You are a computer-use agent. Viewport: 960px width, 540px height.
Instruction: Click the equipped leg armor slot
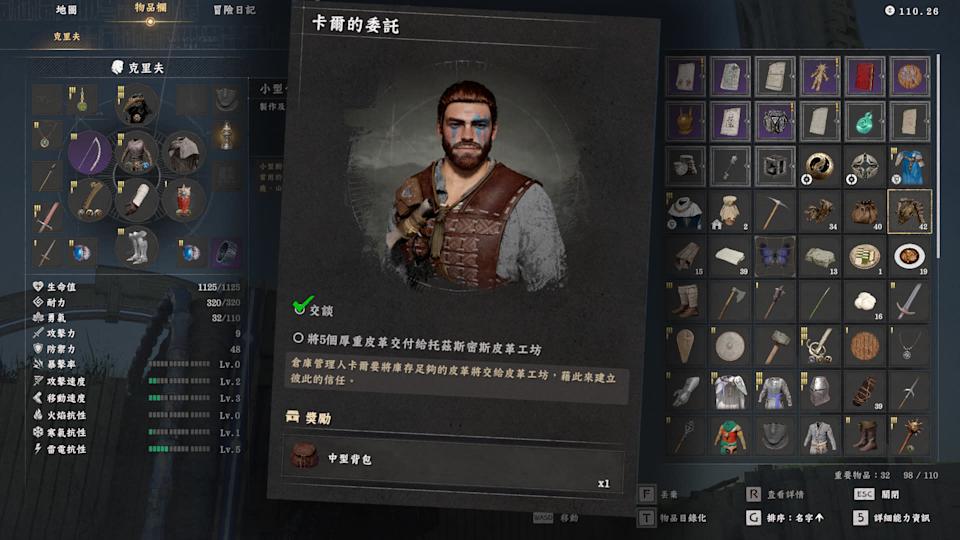(137, 246)
